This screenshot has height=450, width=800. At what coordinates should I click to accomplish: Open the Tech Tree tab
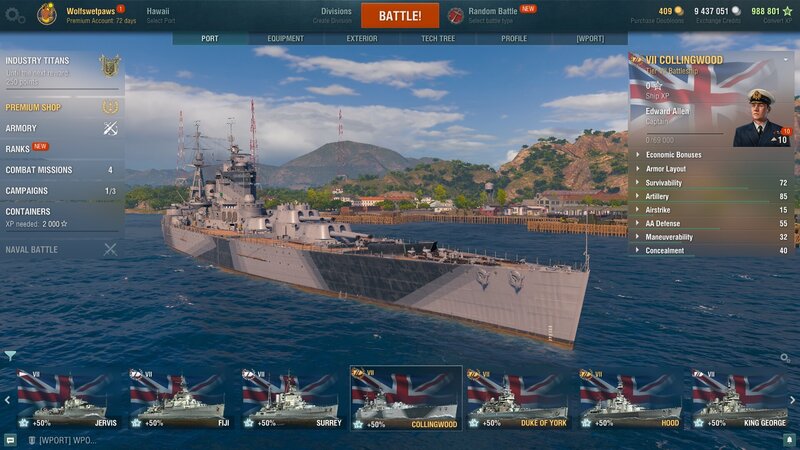(438, 39)
